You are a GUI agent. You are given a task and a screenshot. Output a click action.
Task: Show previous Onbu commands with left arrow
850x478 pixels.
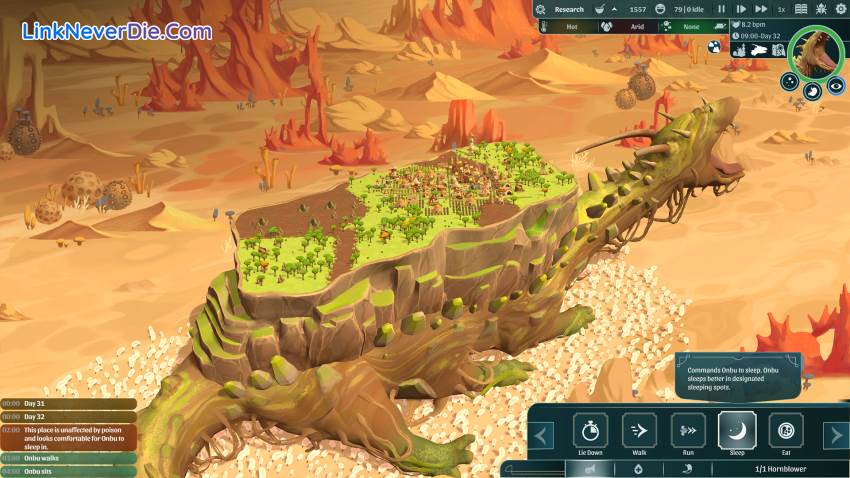(x=542, y=435)
